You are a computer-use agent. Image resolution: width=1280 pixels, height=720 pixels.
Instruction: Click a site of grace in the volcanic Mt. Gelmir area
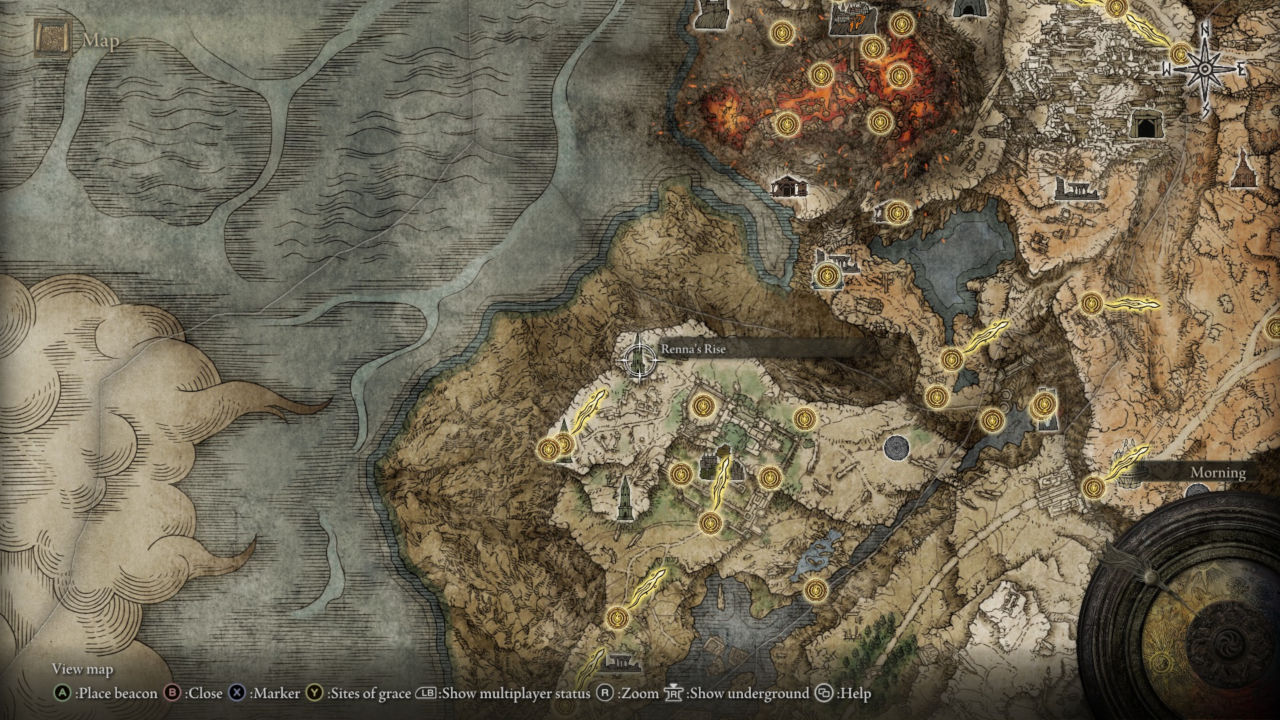coord(822,76)
